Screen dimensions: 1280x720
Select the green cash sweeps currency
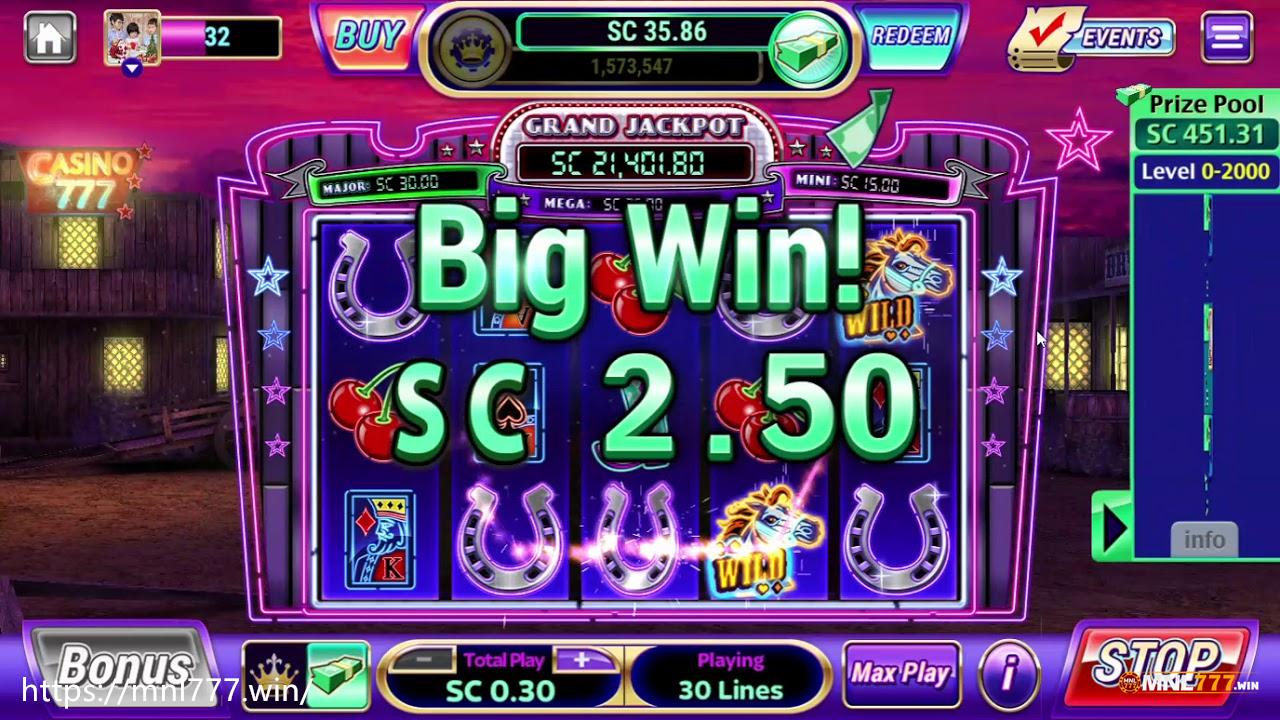pyautogui.click(x=337, y=674)
